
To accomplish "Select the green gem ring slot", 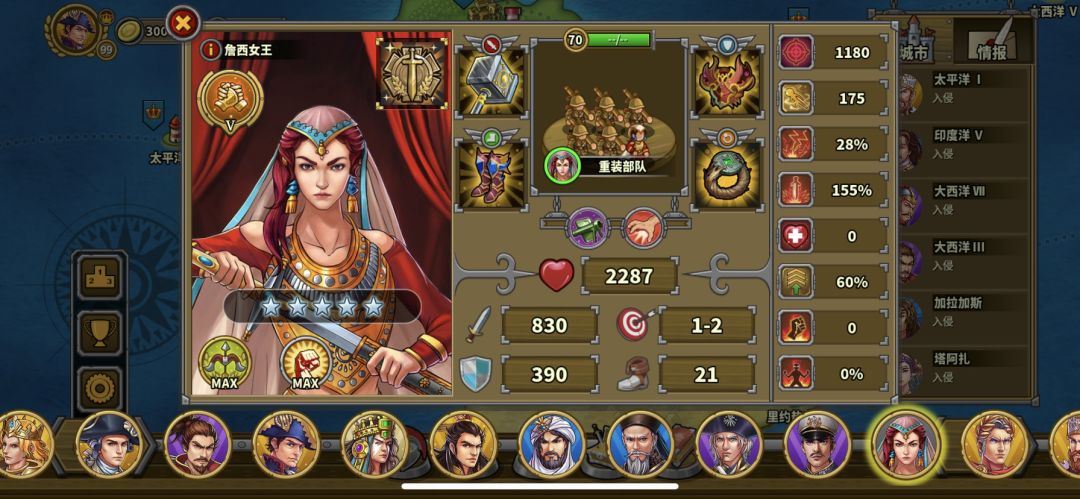I will pos(727,172).
